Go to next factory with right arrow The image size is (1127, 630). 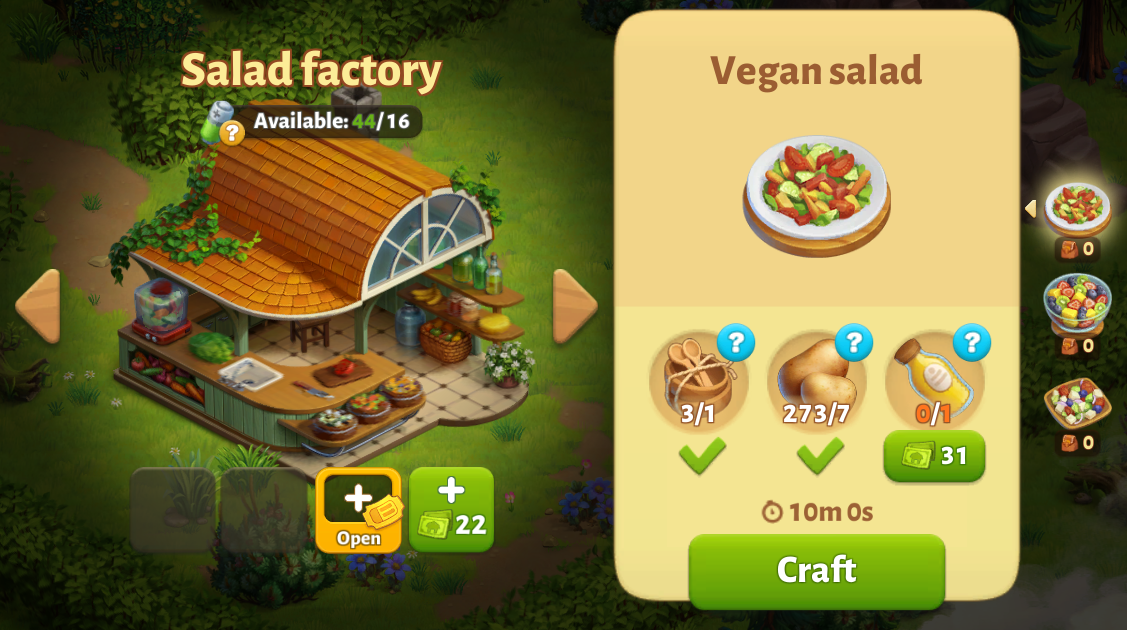coord(575,305)
